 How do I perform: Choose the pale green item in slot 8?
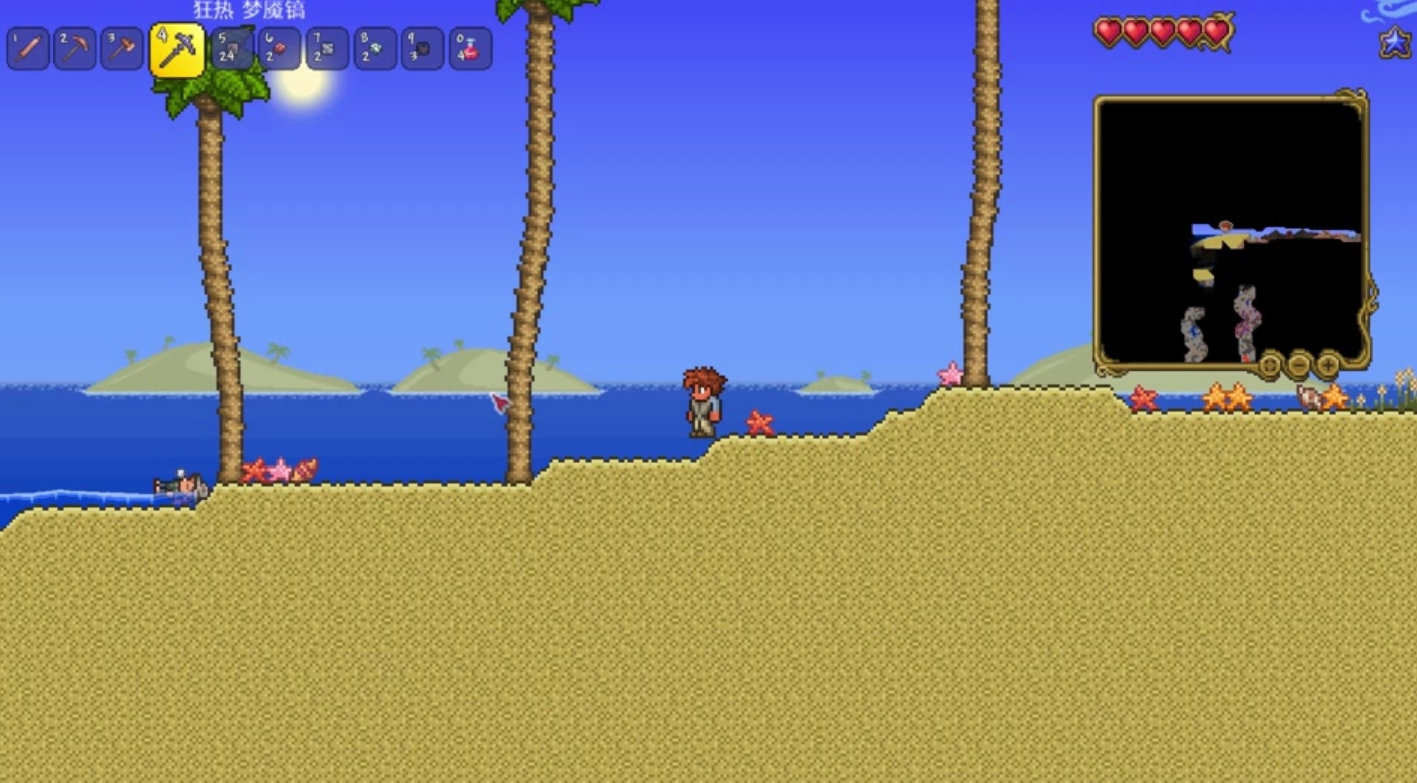pos(375,49)
